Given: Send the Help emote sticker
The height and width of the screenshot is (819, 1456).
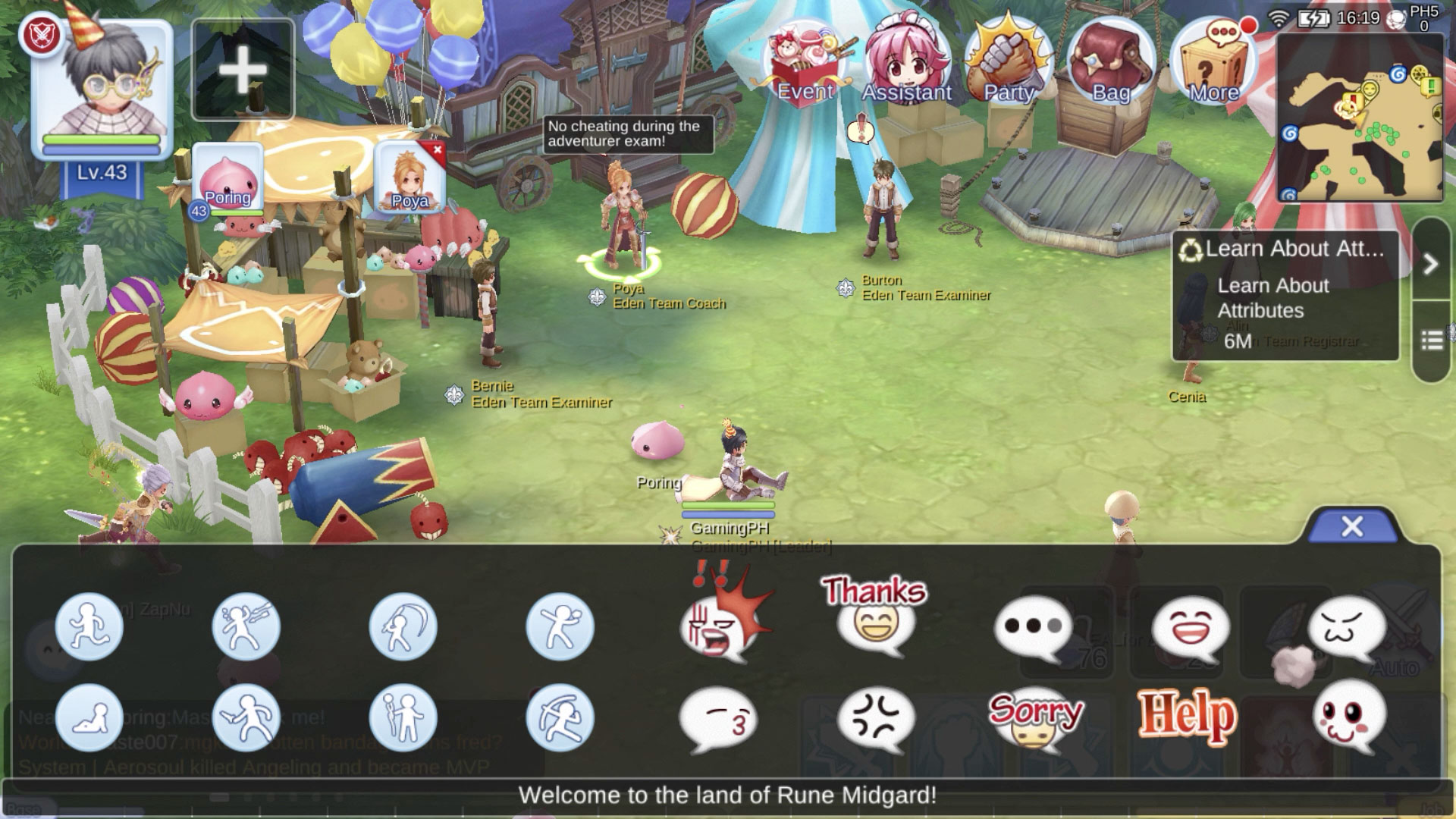Looking at the screenshot, I should [1187, 713].
